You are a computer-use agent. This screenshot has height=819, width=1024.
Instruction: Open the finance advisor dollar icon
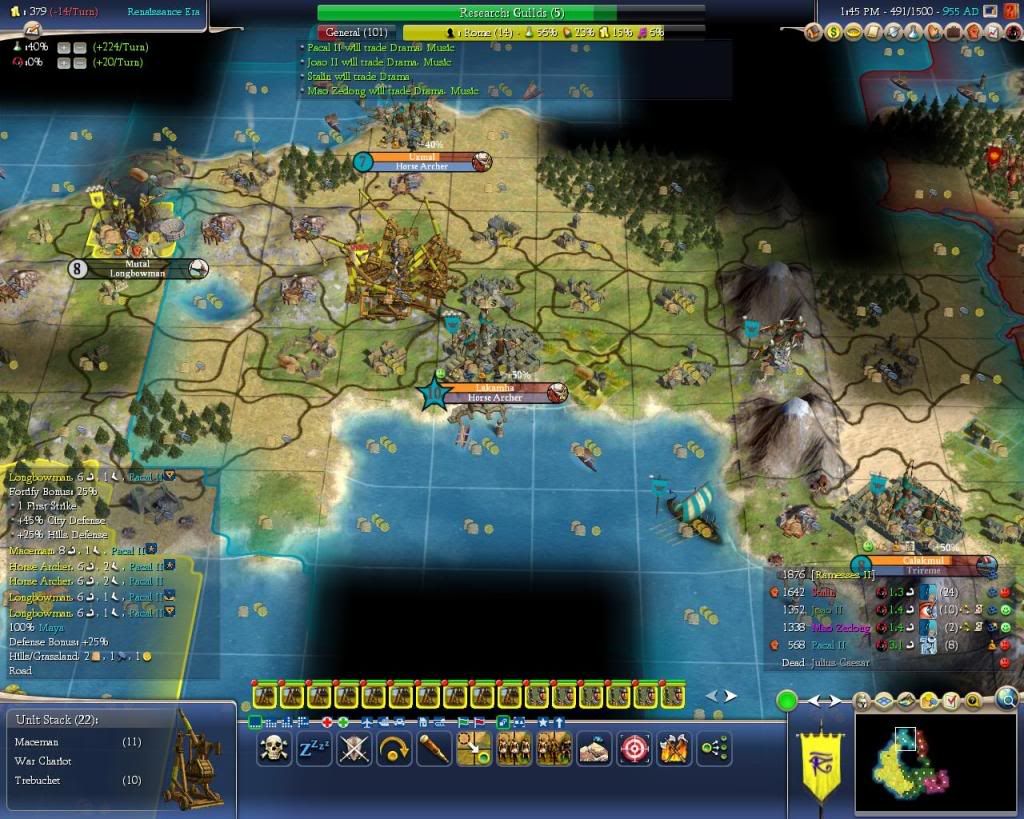(833, 33)
